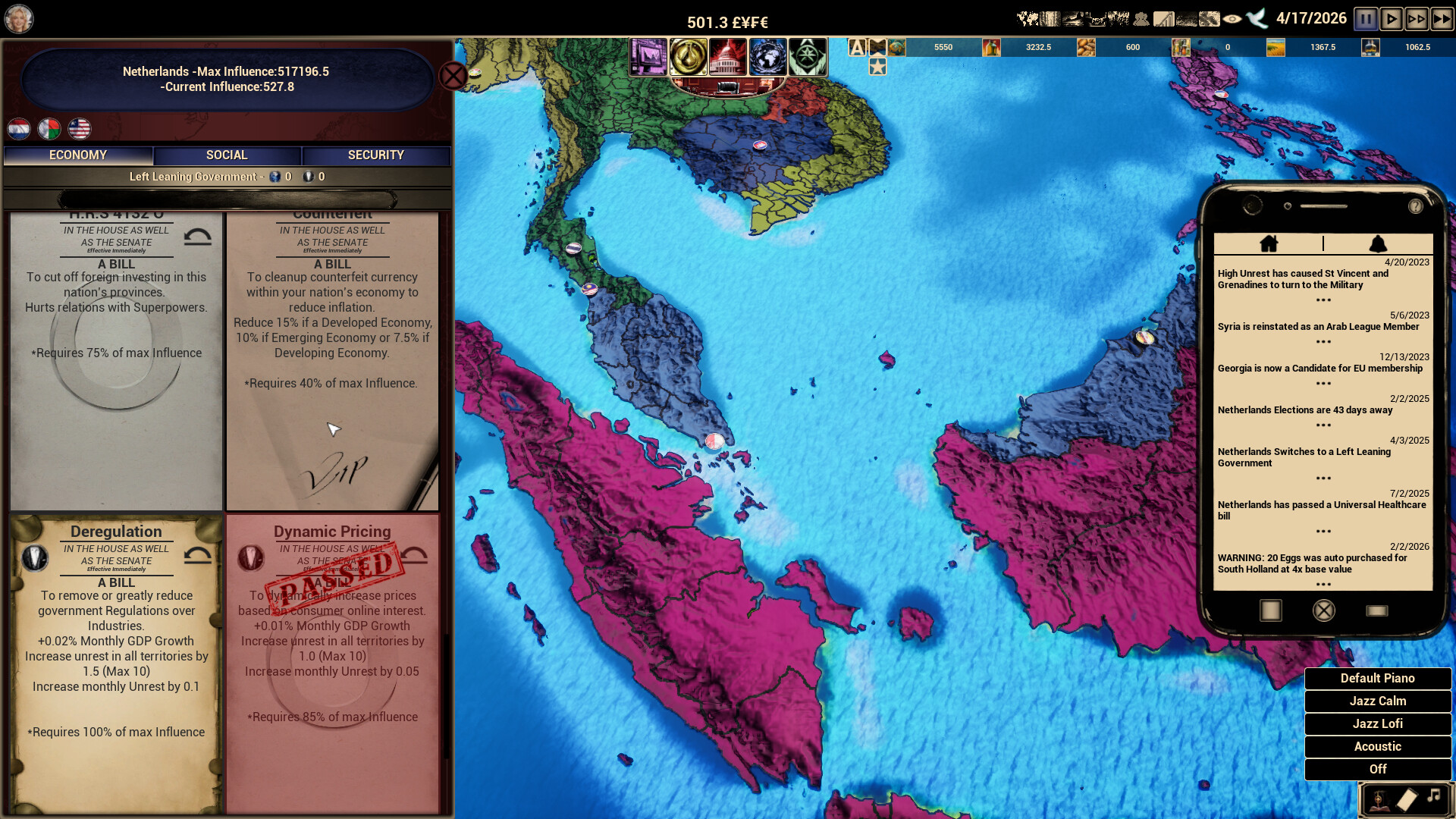Open the blue world globe menu
The height and width of the screenshot is (819, 1456).
[767, 57]
